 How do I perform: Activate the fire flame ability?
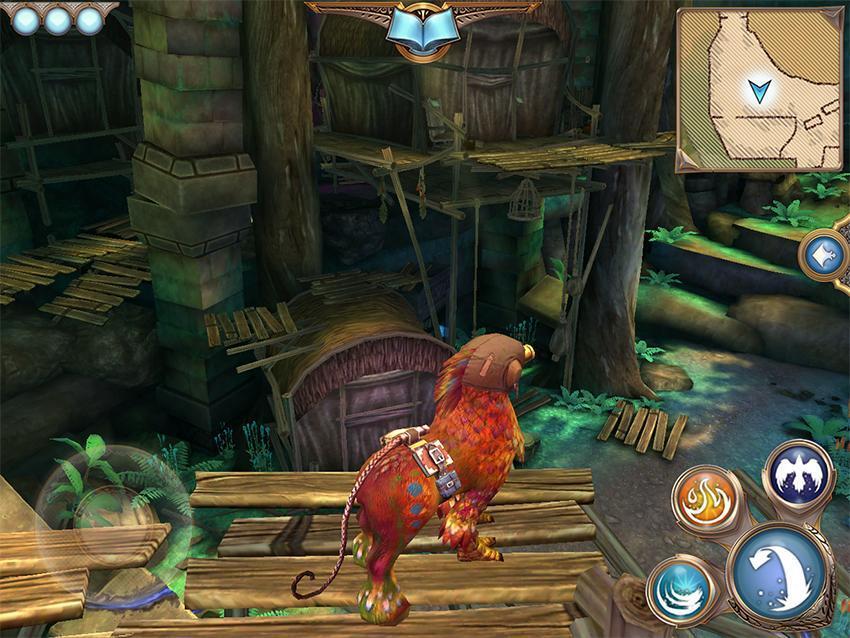click(x=706, y=500)
